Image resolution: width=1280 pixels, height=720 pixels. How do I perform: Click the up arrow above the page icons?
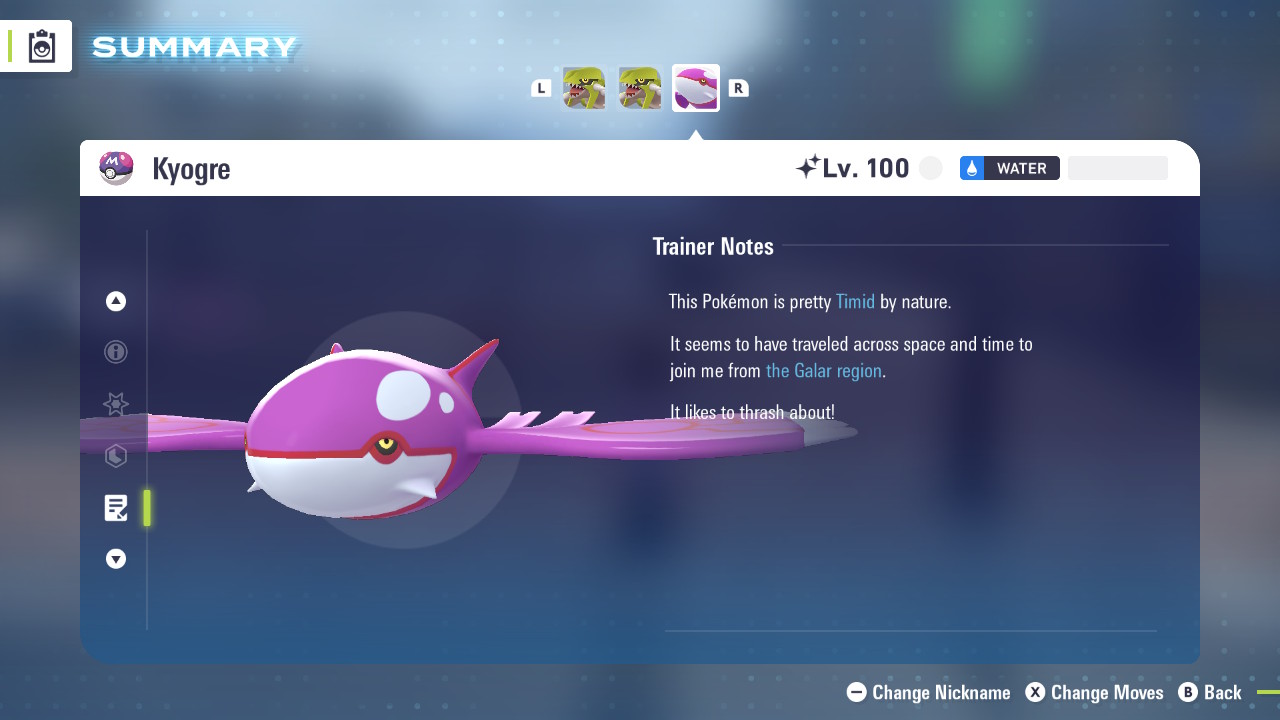pyautogui.click(x=116, y=301)
